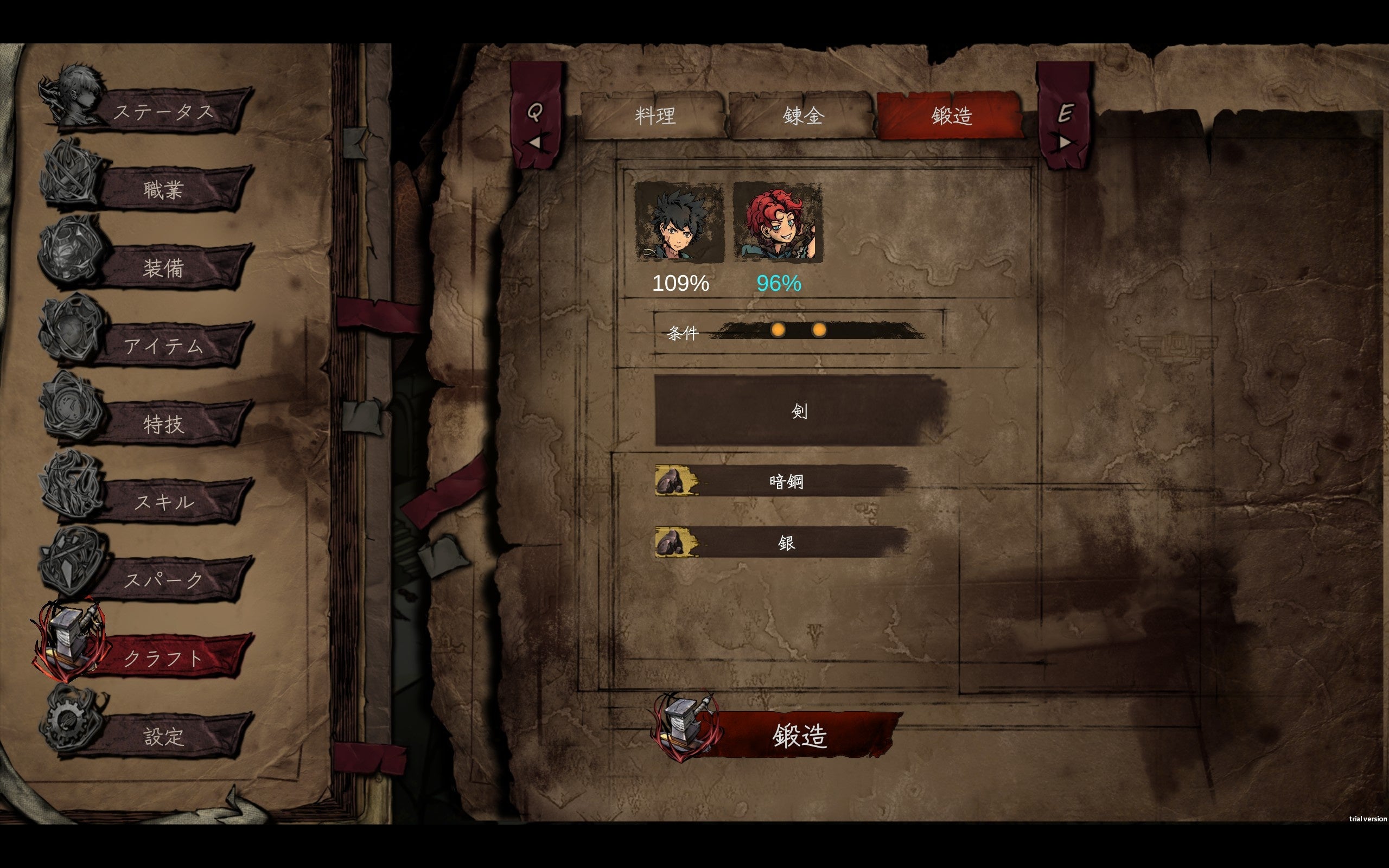Choose the 特技 menu entry
Screen dimensions: 1389x868
(x=163, y=424)
